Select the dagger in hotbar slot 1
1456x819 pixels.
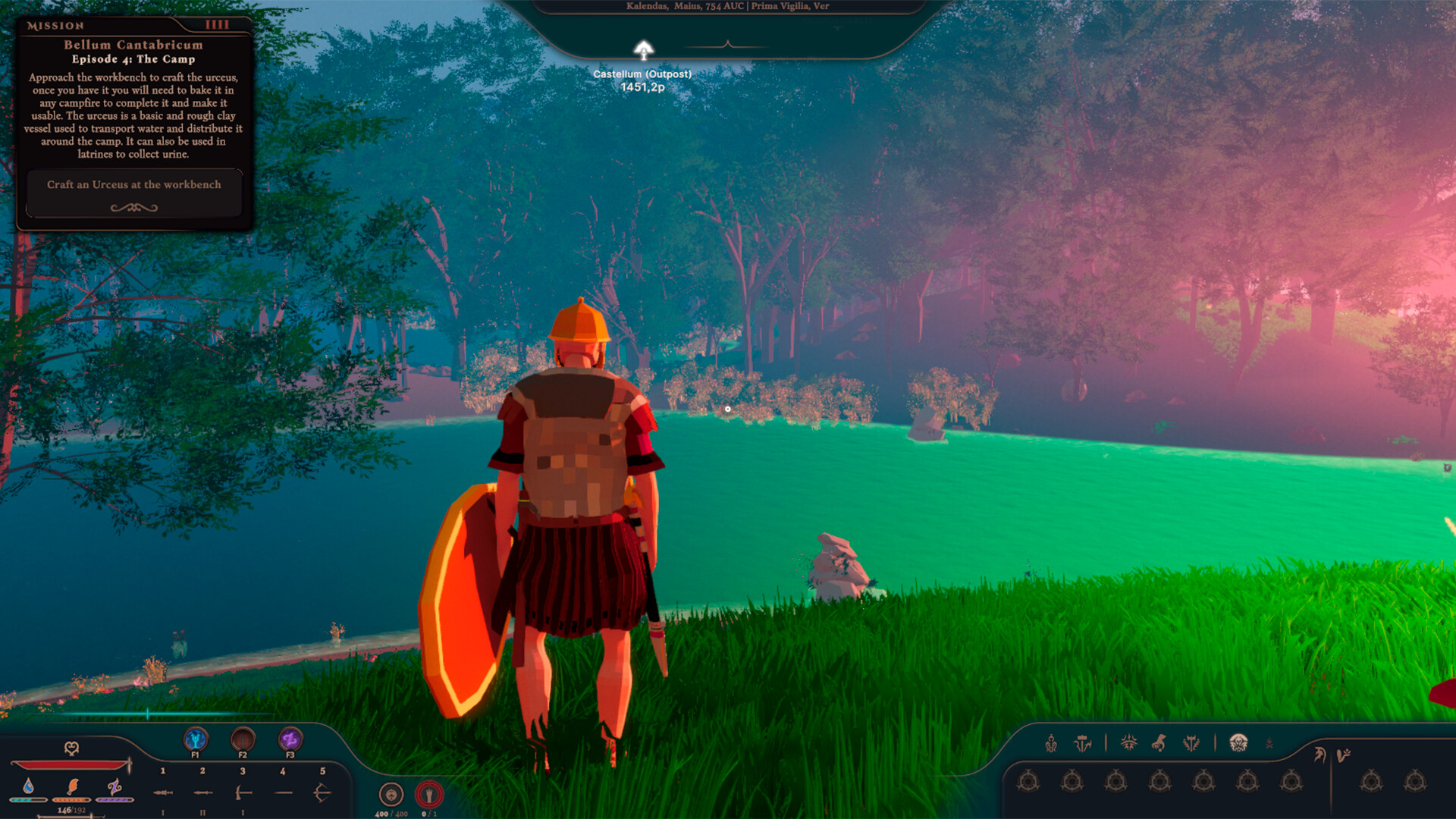click(163, 793)
